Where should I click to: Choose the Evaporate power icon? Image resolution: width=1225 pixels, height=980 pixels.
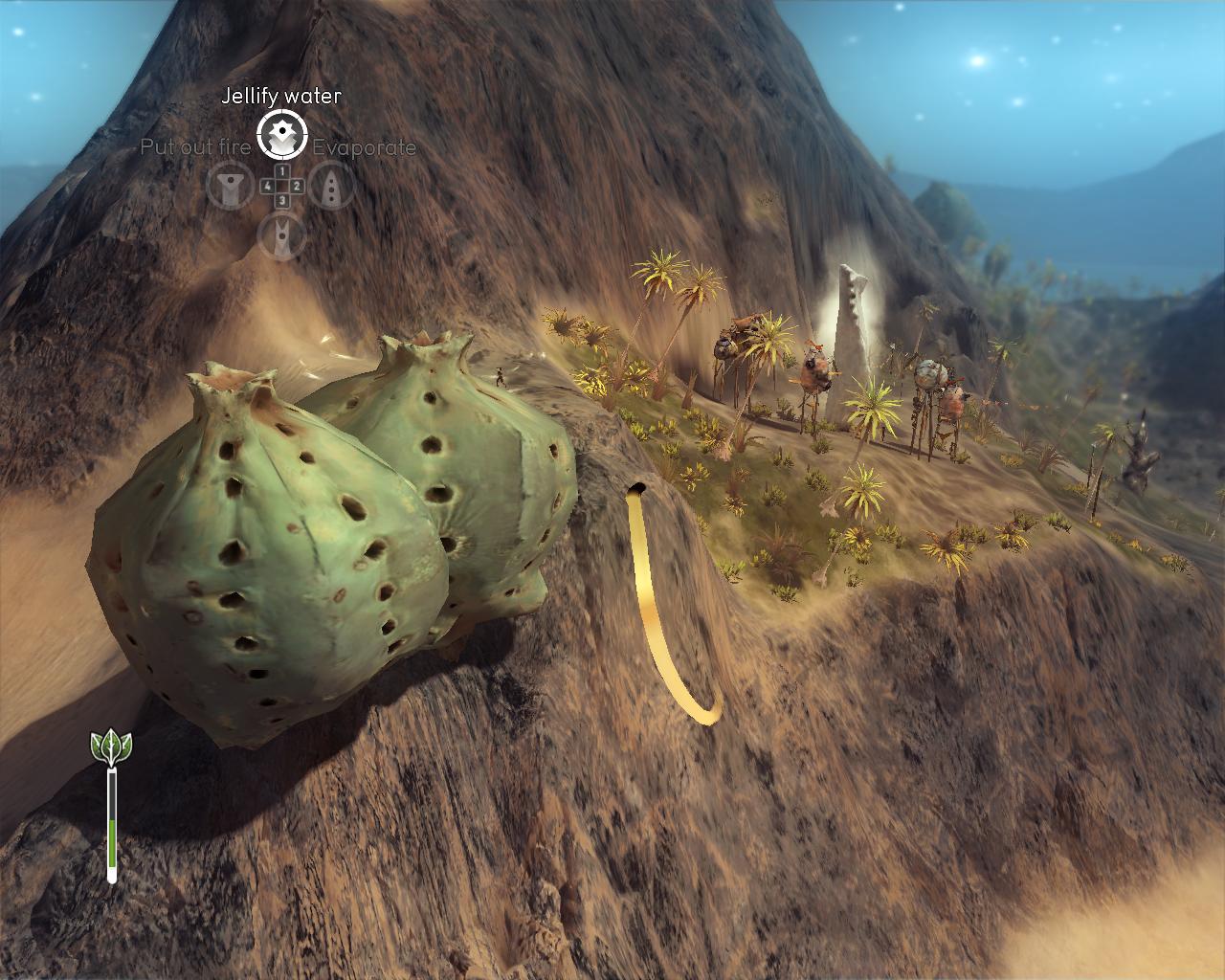coord(331,187)
